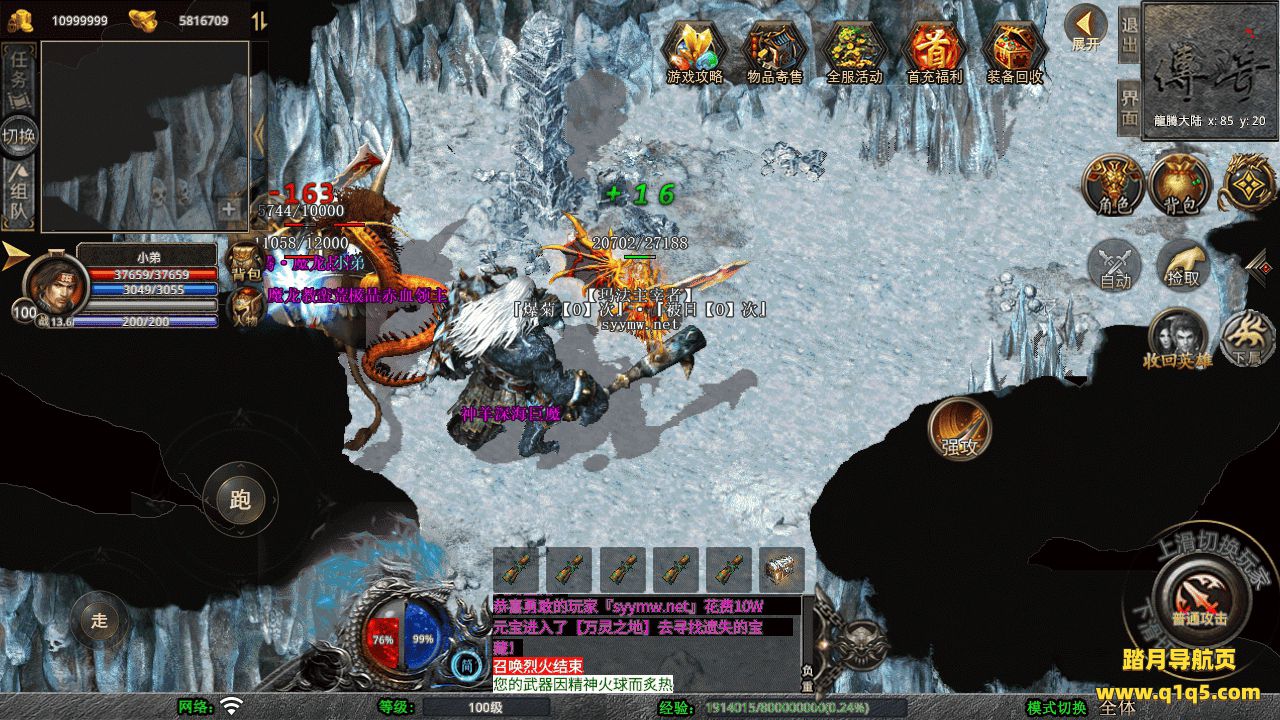
Task: Activate the 强攻 strong attack skill
Action: click(x=960, y=430)
